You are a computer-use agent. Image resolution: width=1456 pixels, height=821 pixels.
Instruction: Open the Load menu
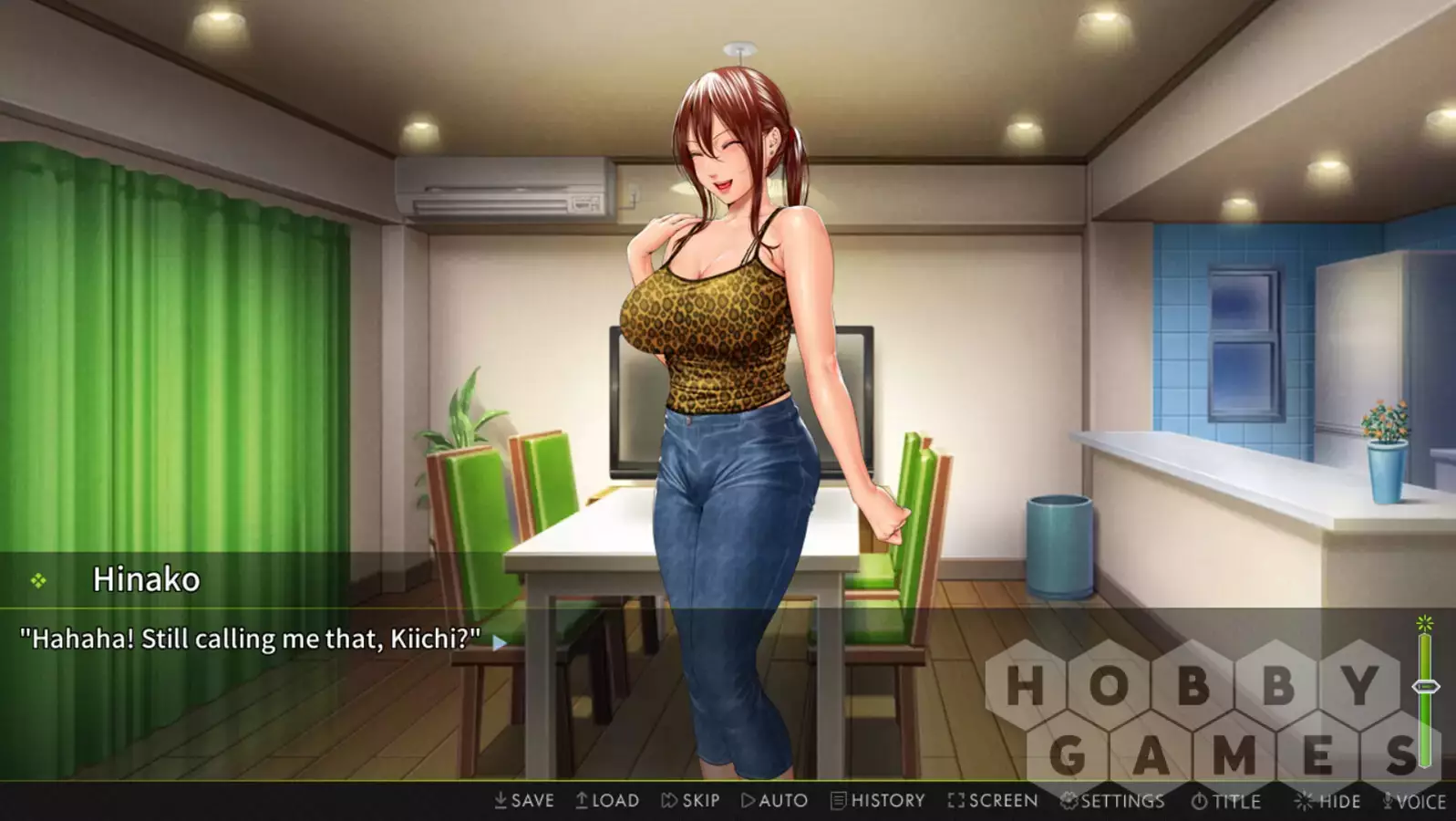[607, 801]
